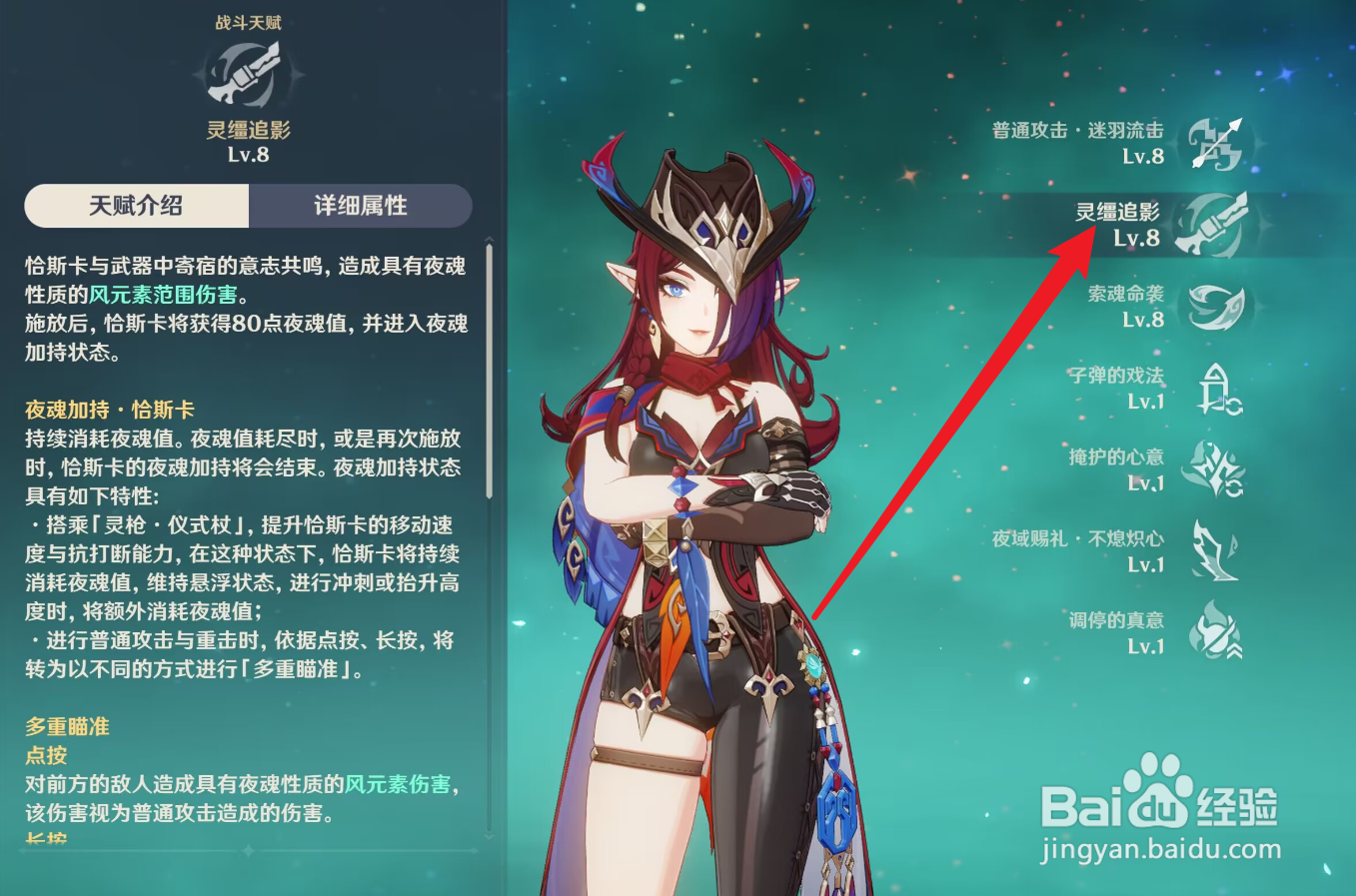Select the 索魂命袭 elemental burst icon
1356x896 pixels.
pos(1217,307)
